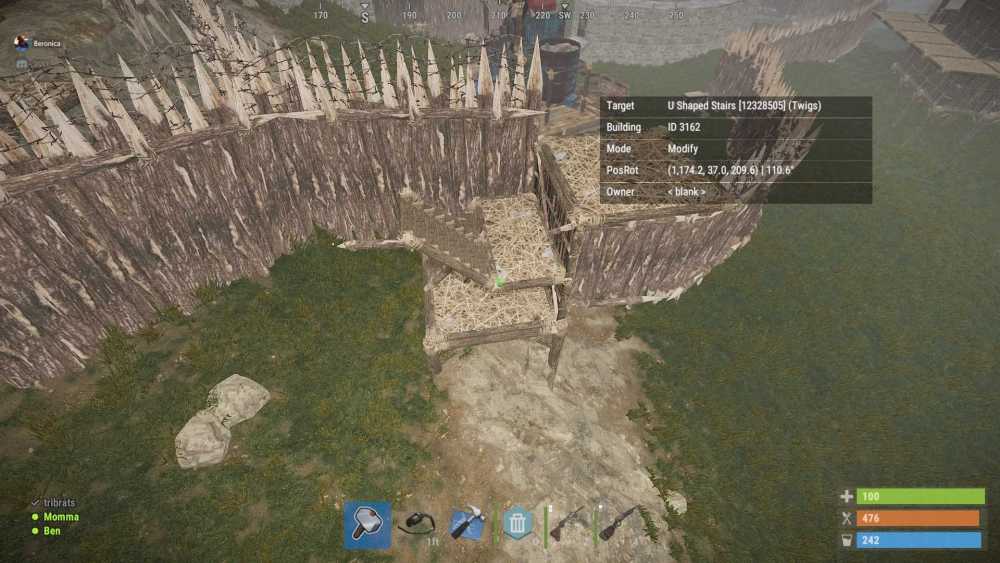Click team member Momma in the team list

(60, 517)
